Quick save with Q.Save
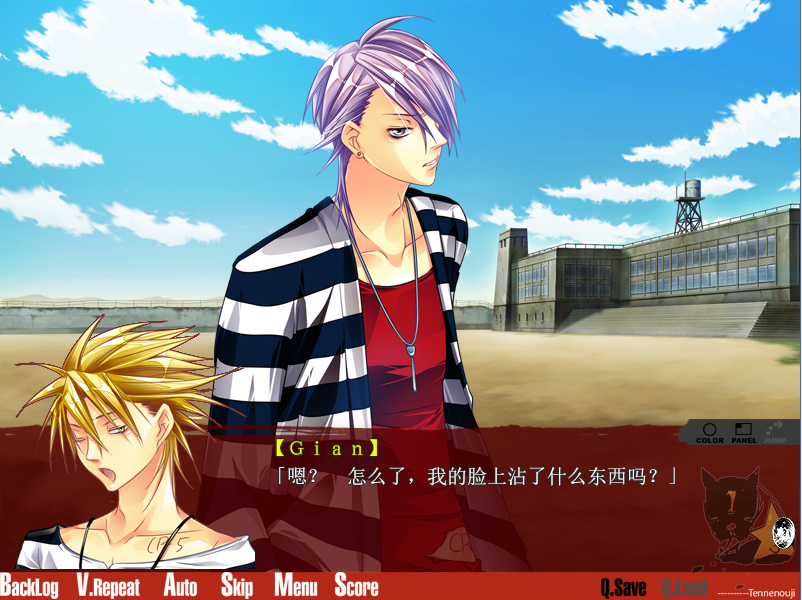The height and width of the screenshot is (600, 802). click(x=623, y=587)
